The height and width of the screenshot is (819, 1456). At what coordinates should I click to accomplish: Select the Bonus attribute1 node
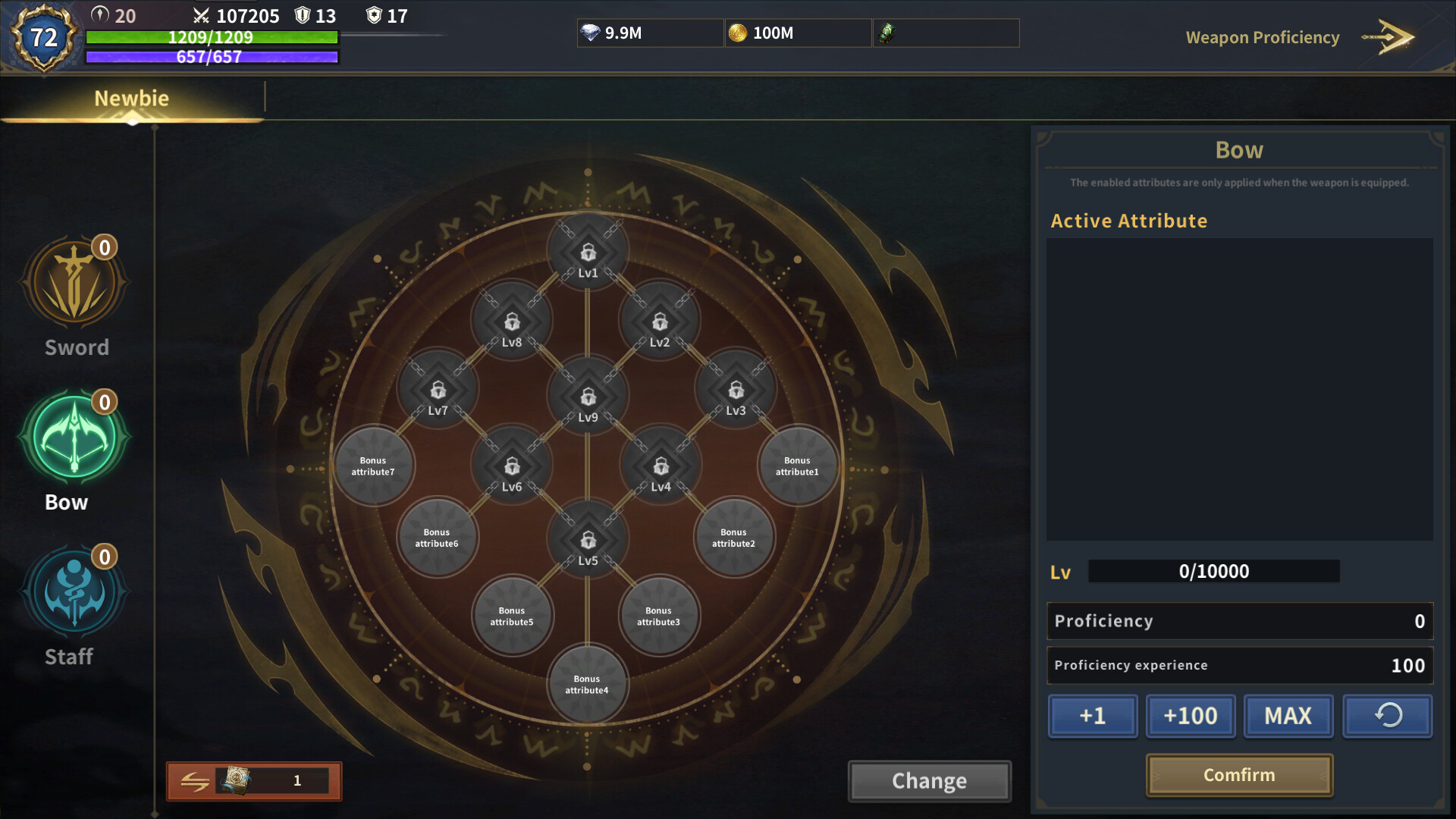tap(798, 466)
